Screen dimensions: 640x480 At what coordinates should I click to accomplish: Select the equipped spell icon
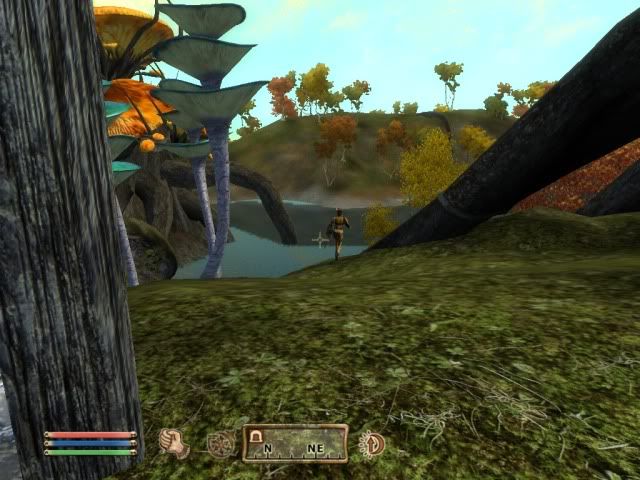pyautogui.click(x=221, y=444)
